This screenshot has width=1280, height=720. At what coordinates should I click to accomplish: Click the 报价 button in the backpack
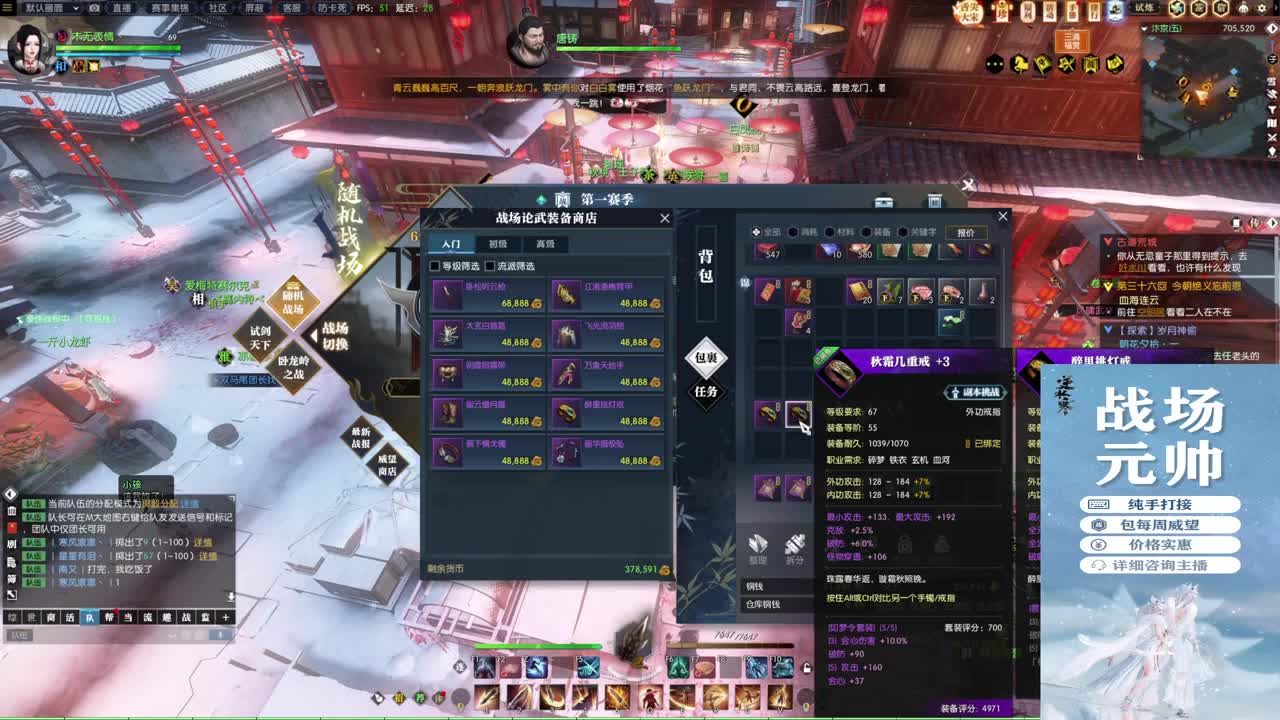click(966, 231)
